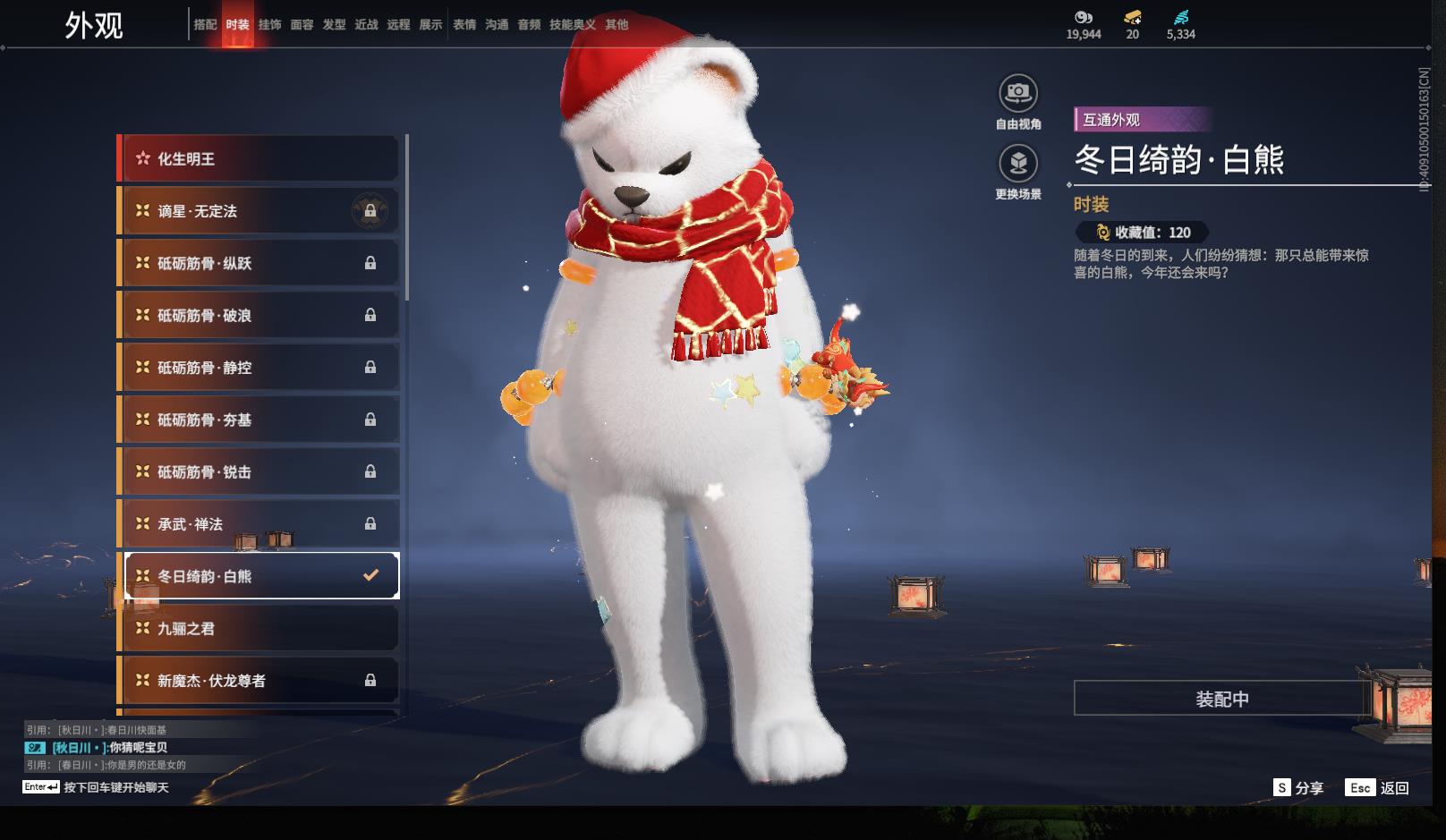This screenshot has height=840, width=1446.
Task: Open the 挂饰 accessories tab
Action: pos(269,25)
